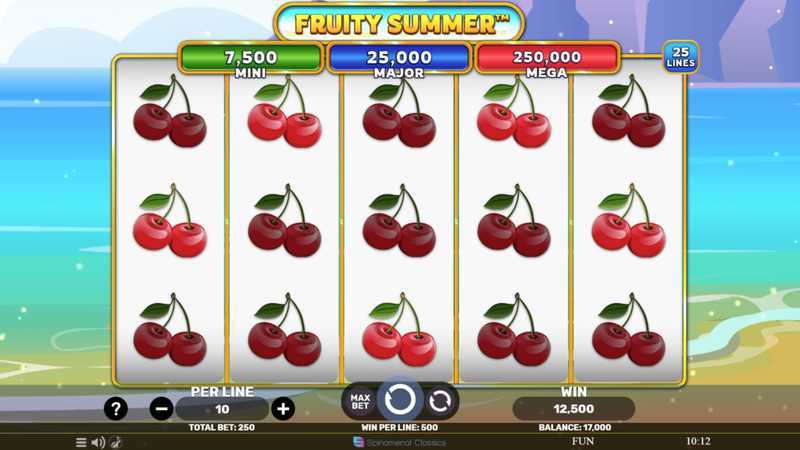Screen dimensions: 800x450
Task: Click the icon right of the speaker
Action: [115, 442]
